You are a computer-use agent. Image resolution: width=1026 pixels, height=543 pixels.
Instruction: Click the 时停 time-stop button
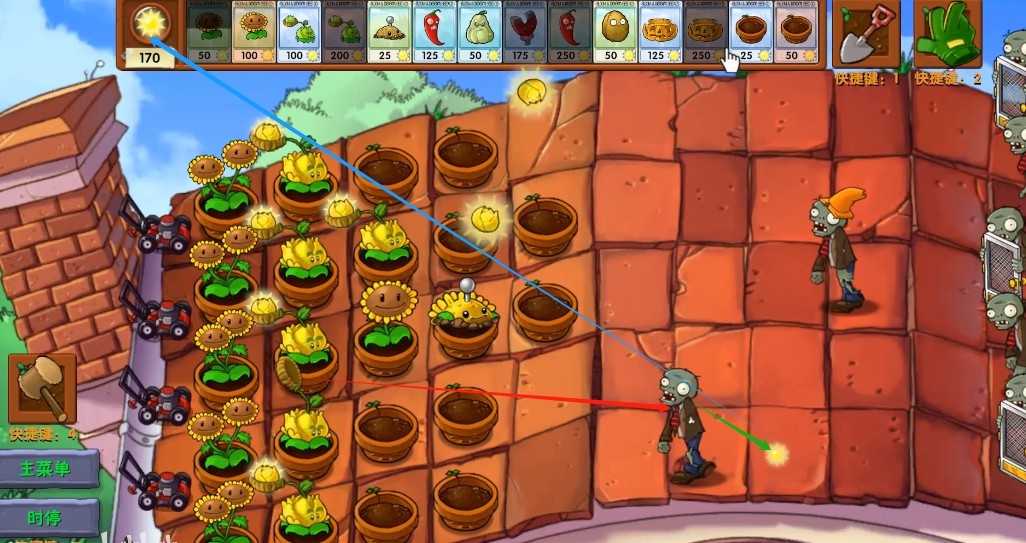49,517
